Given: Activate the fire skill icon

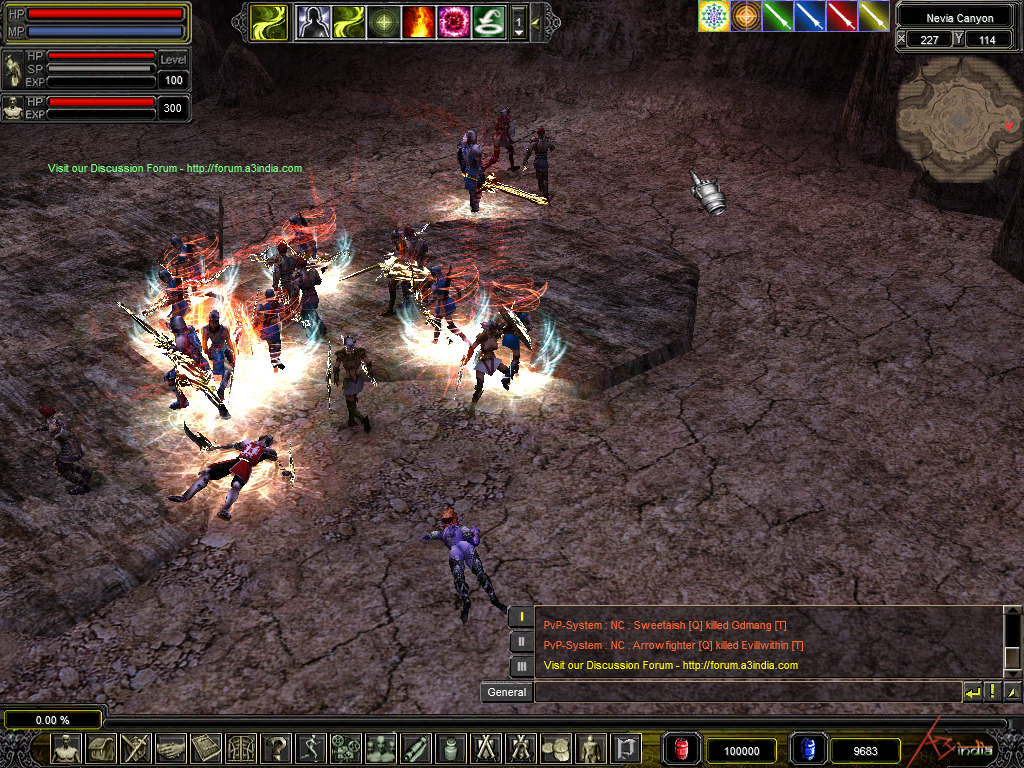Looking at the screenshot, I should click(418, 21).
